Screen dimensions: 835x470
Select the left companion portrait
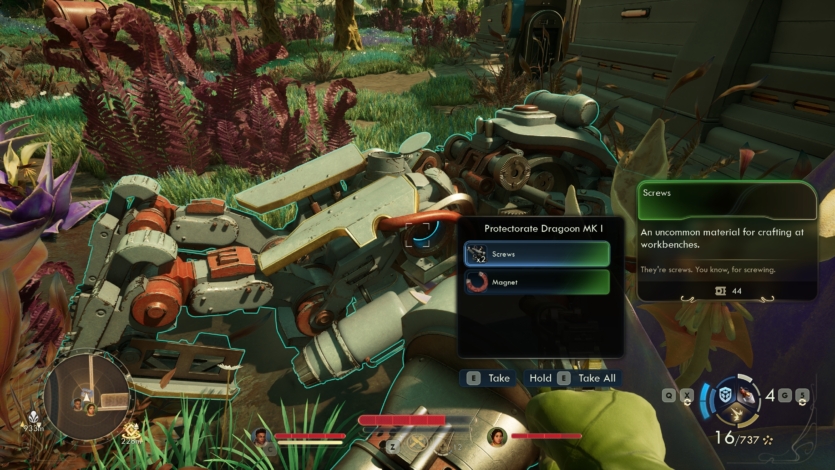tap(262, 436)
